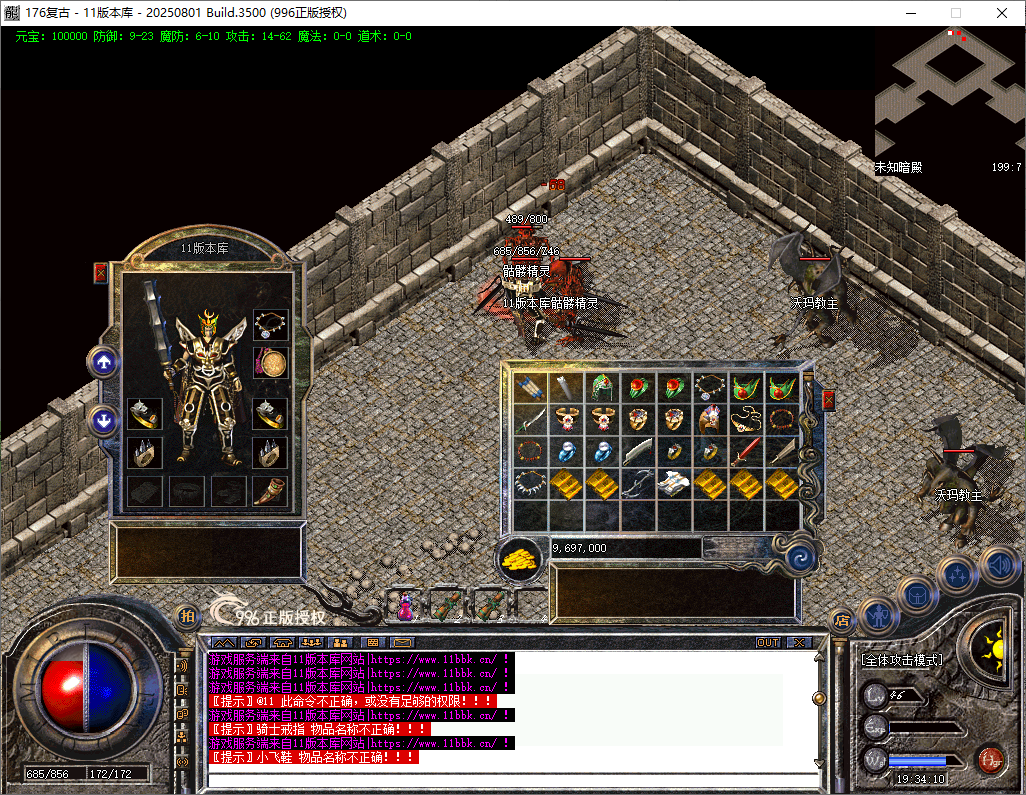Use the pink potion in the belt
The image size is (1026, 795).
407,604
